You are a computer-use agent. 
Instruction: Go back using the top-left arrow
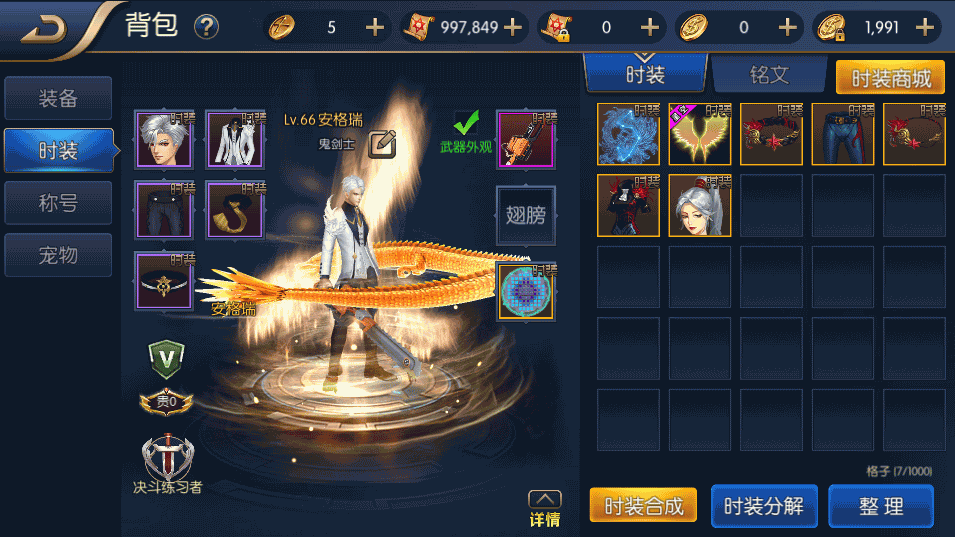[45, 27]
